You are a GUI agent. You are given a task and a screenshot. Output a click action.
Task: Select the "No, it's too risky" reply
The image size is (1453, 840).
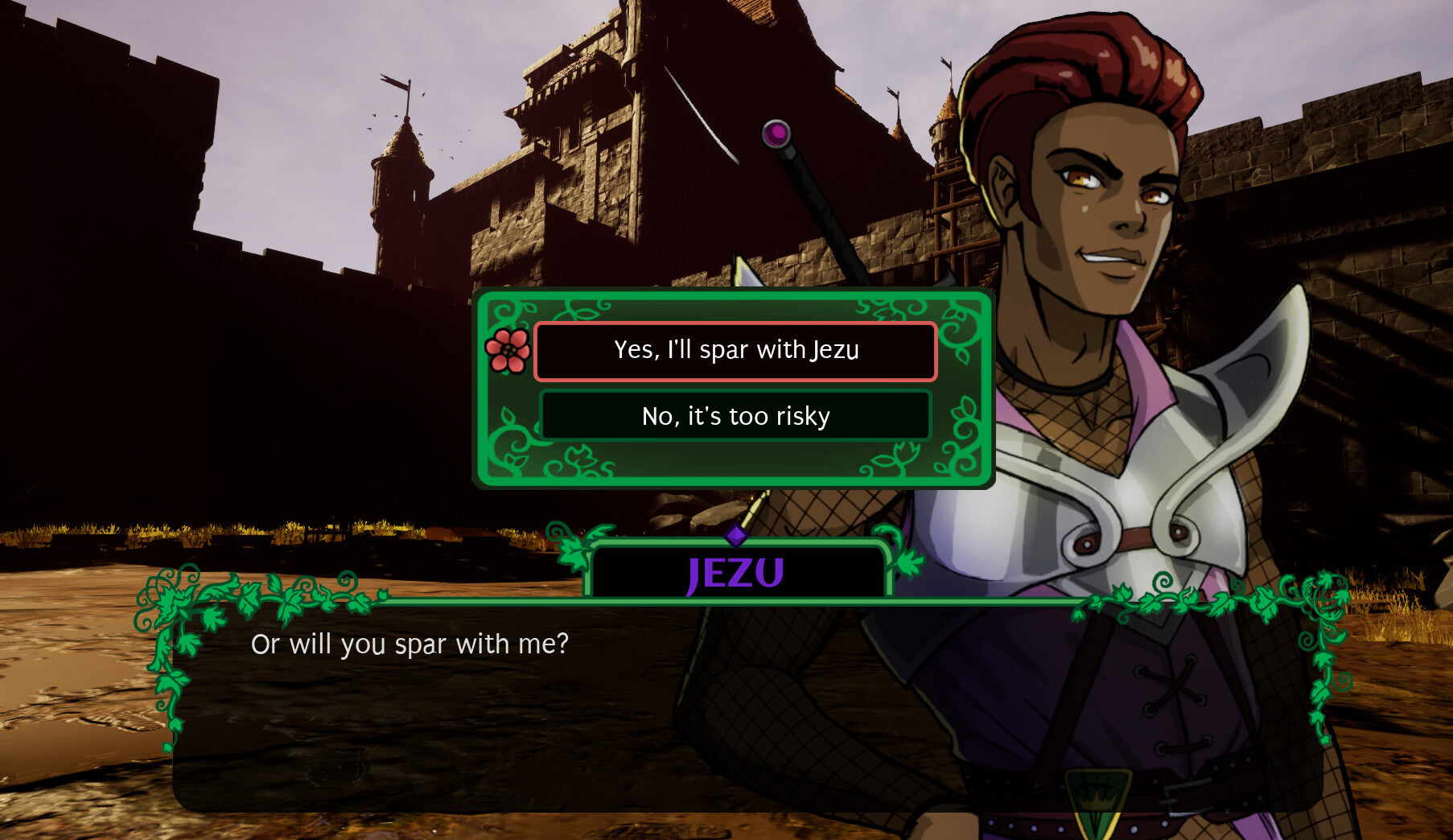735,416
